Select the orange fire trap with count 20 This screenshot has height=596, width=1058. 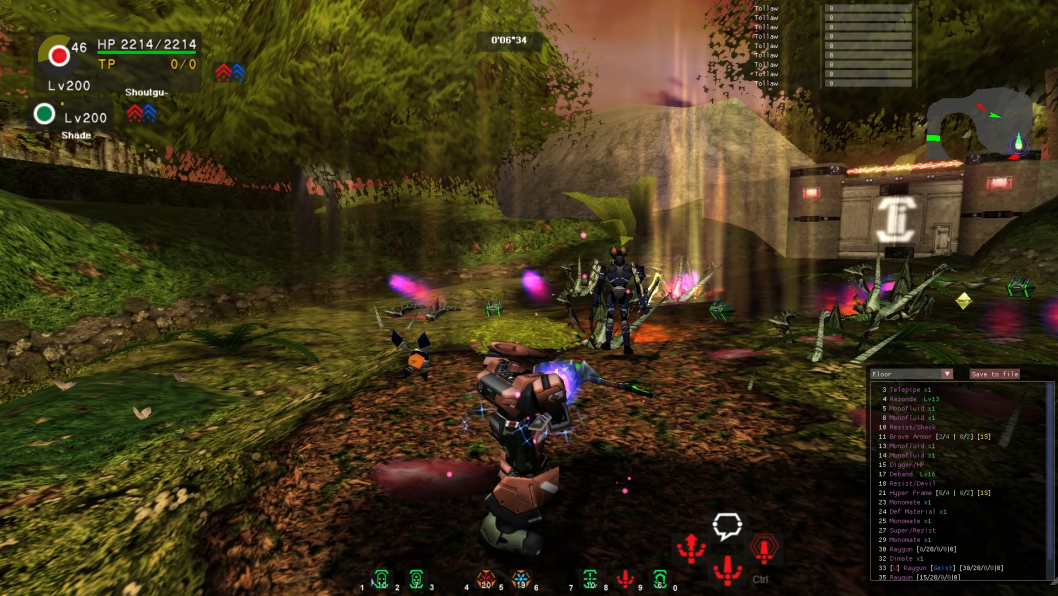(486, 579)
